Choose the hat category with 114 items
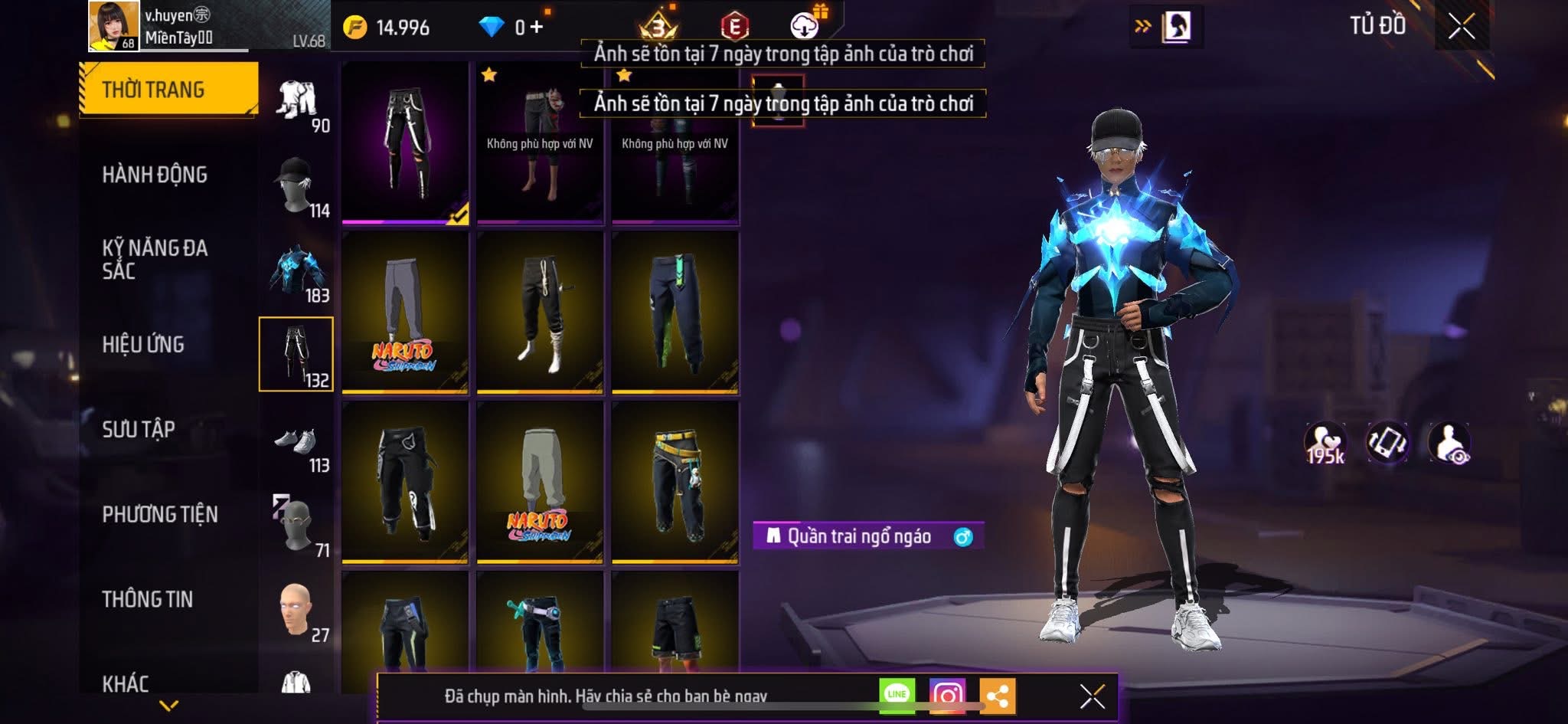 (297, 186)
